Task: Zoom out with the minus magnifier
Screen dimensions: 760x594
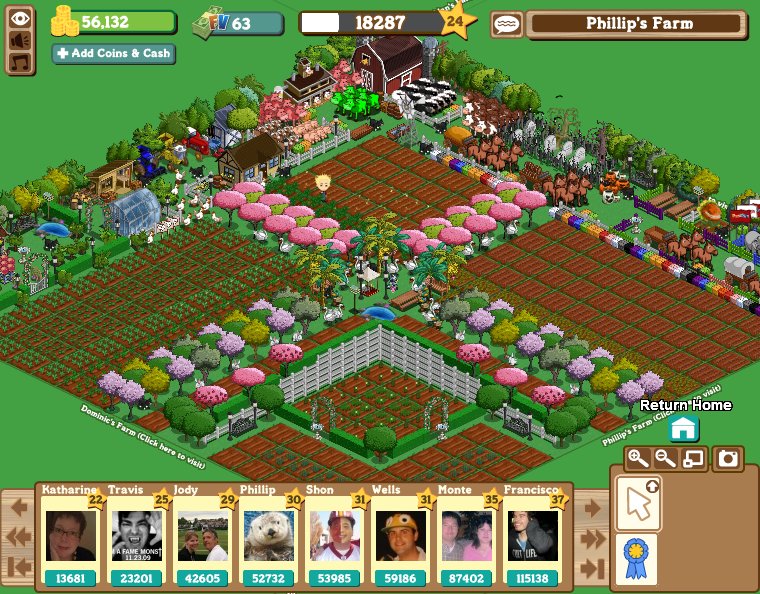Action: pyautogui.click(x=665, y=459)
